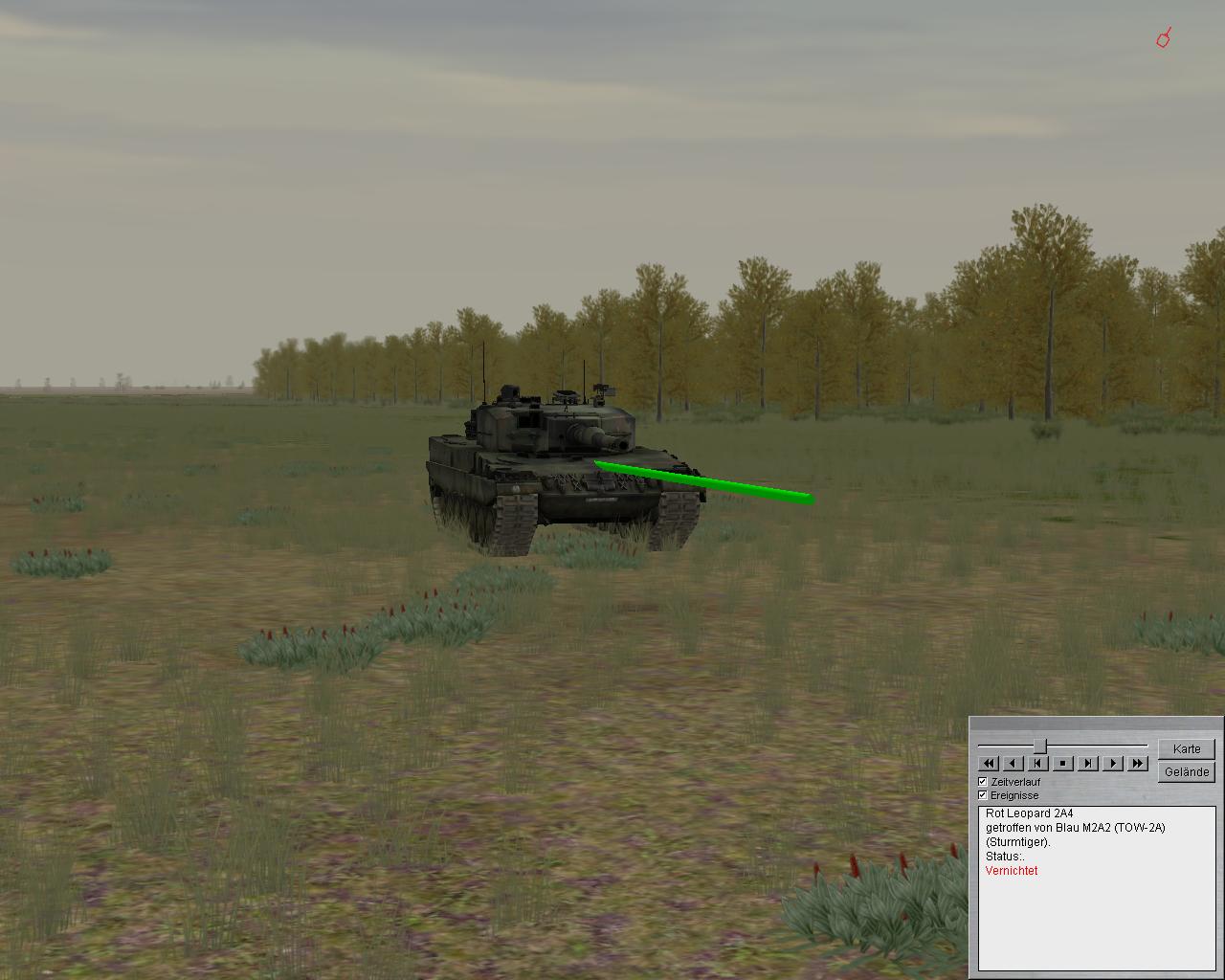Image resolution: width=1225 pixels, height=980 pixels.
Task: Skip forward to the next event
Action: (x=1088, y=763)
